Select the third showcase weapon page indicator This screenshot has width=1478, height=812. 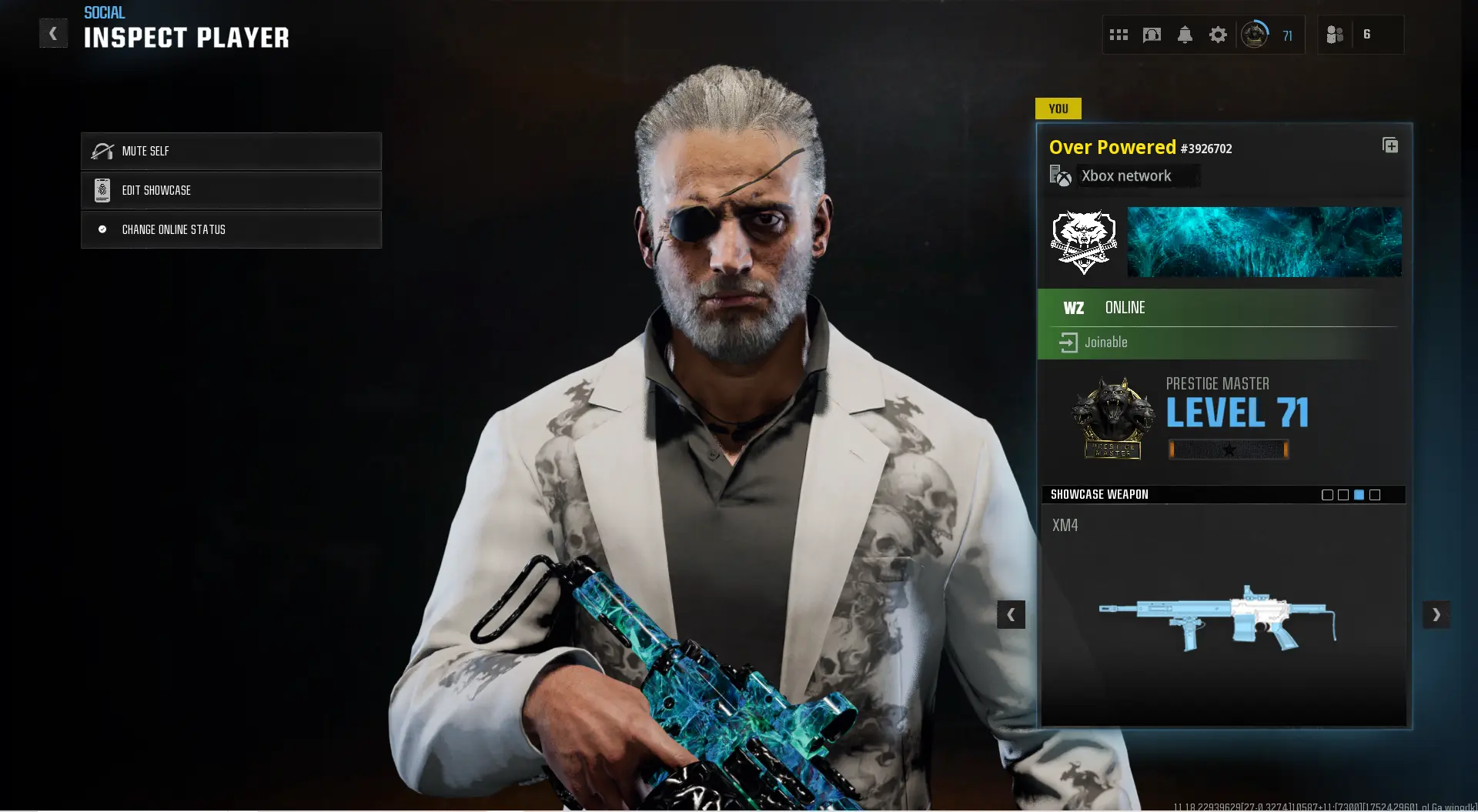tap(1359, 495)
